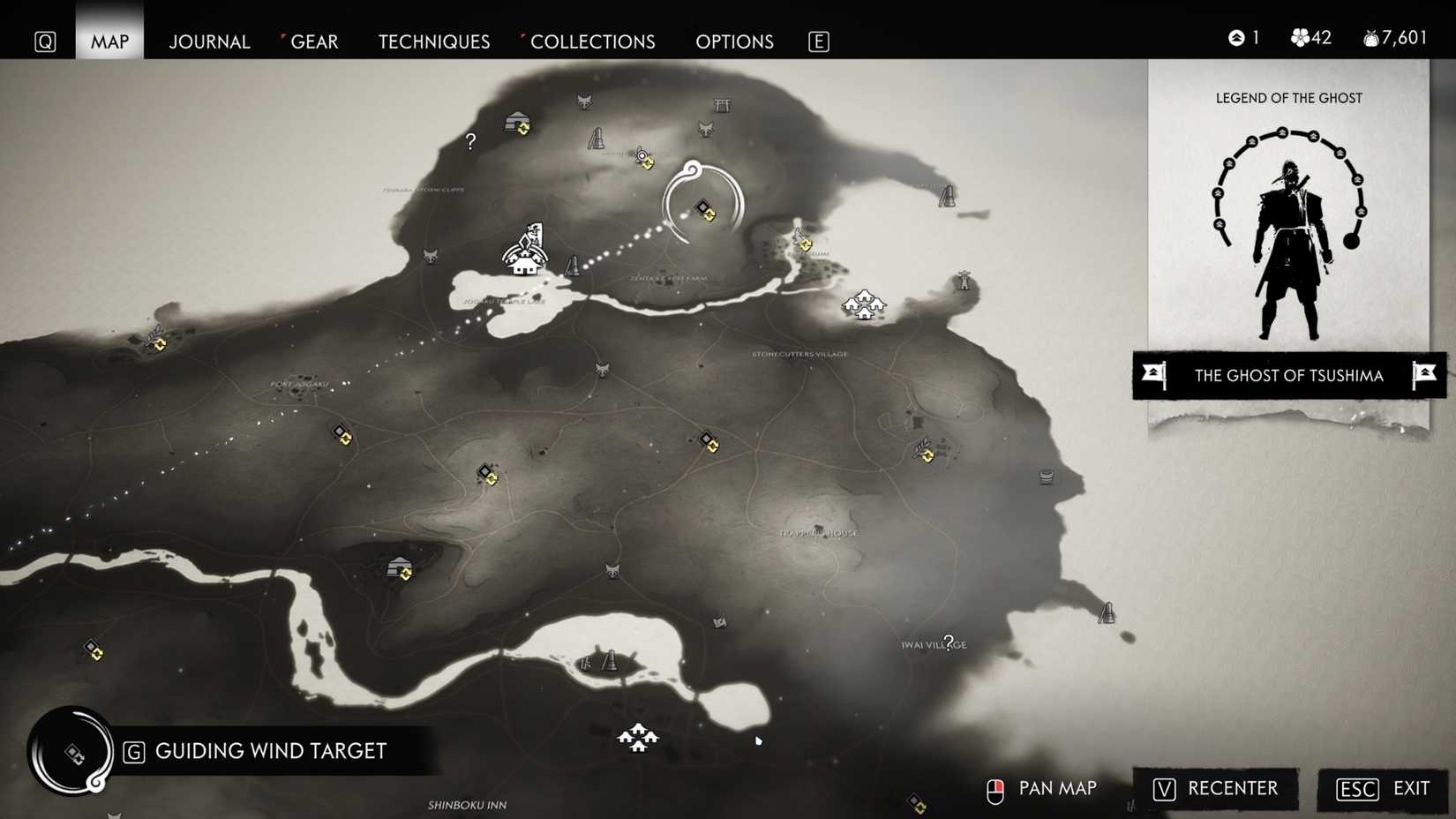Click the flag icon on The Ghost of Tsushima banner
Screen dimensions: 1456x819
1152,375
